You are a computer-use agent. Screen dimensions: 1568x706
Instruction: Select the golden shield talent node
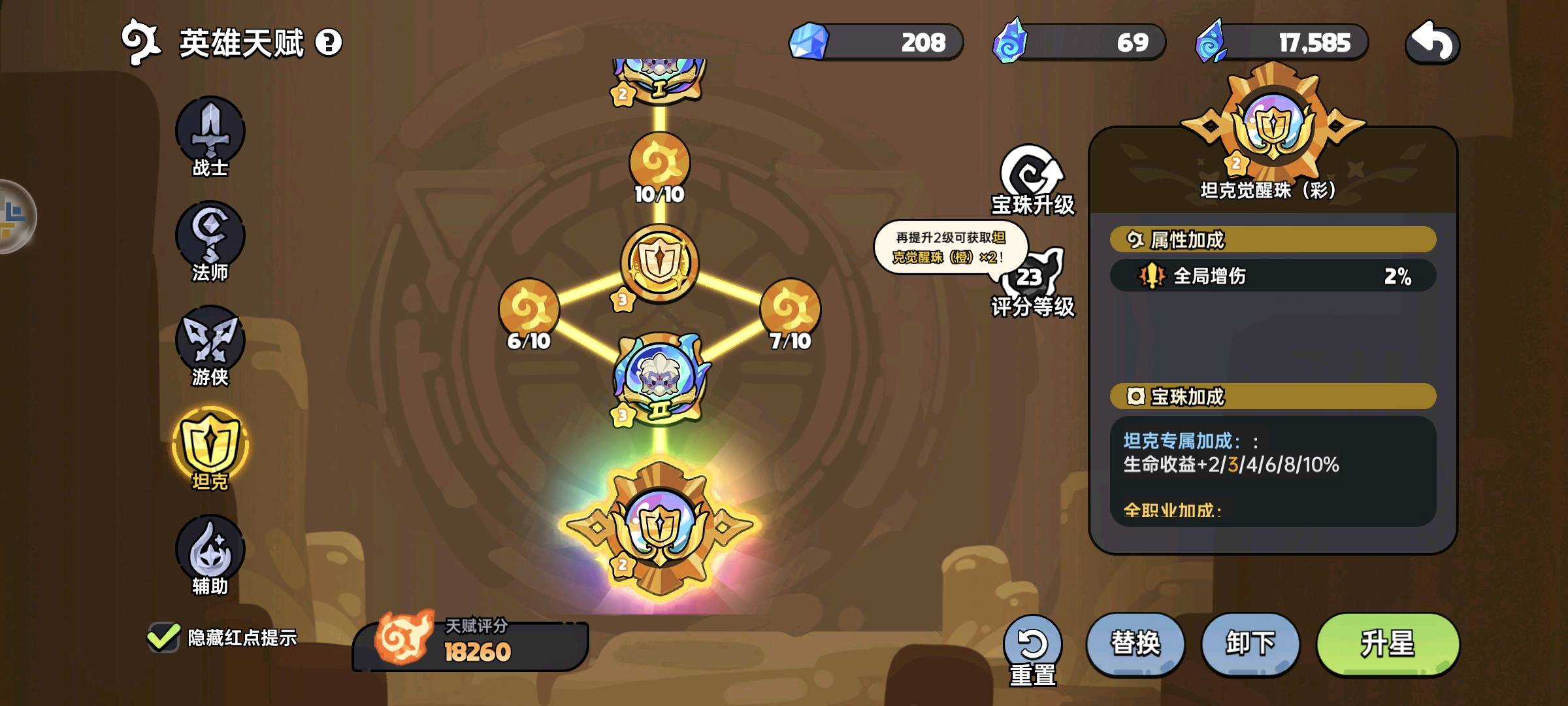click(x=659, y=263)
